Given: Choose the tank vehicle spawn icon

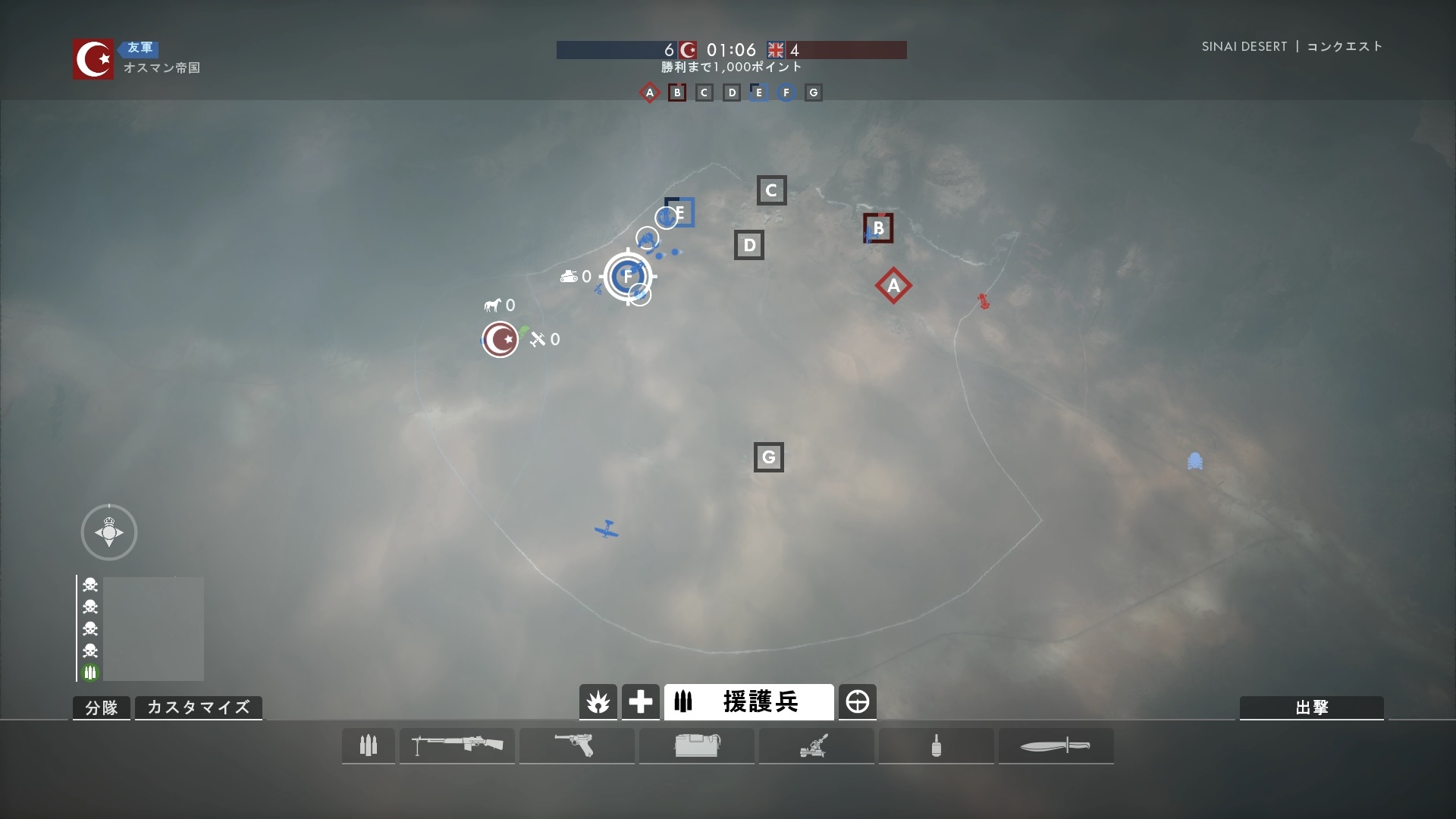Looking at the screenshot, I should click(x=569, y=277).
